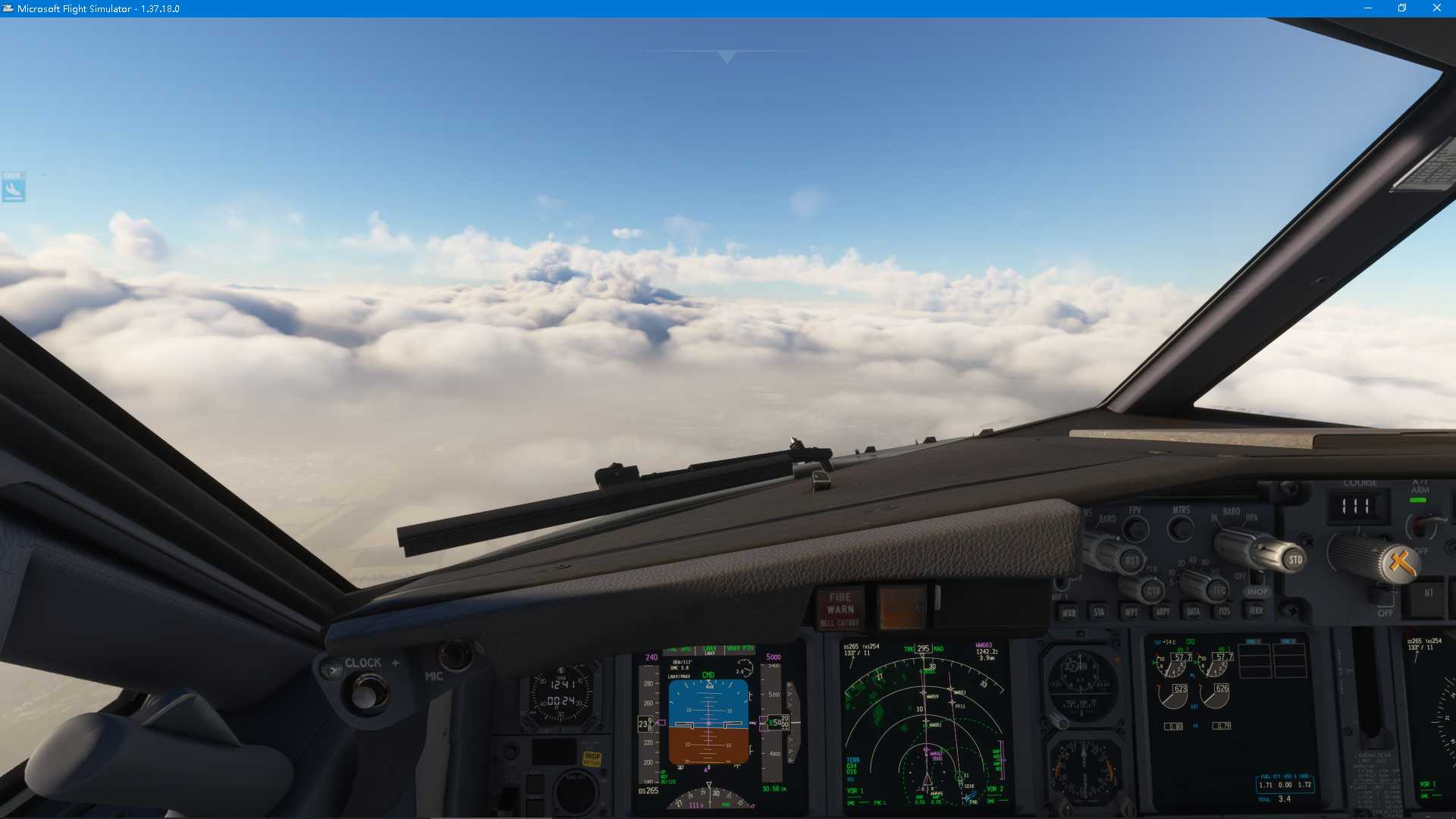Toggle the MTRS meters display button
The image size is (1456, 819).
(1181, 530)
